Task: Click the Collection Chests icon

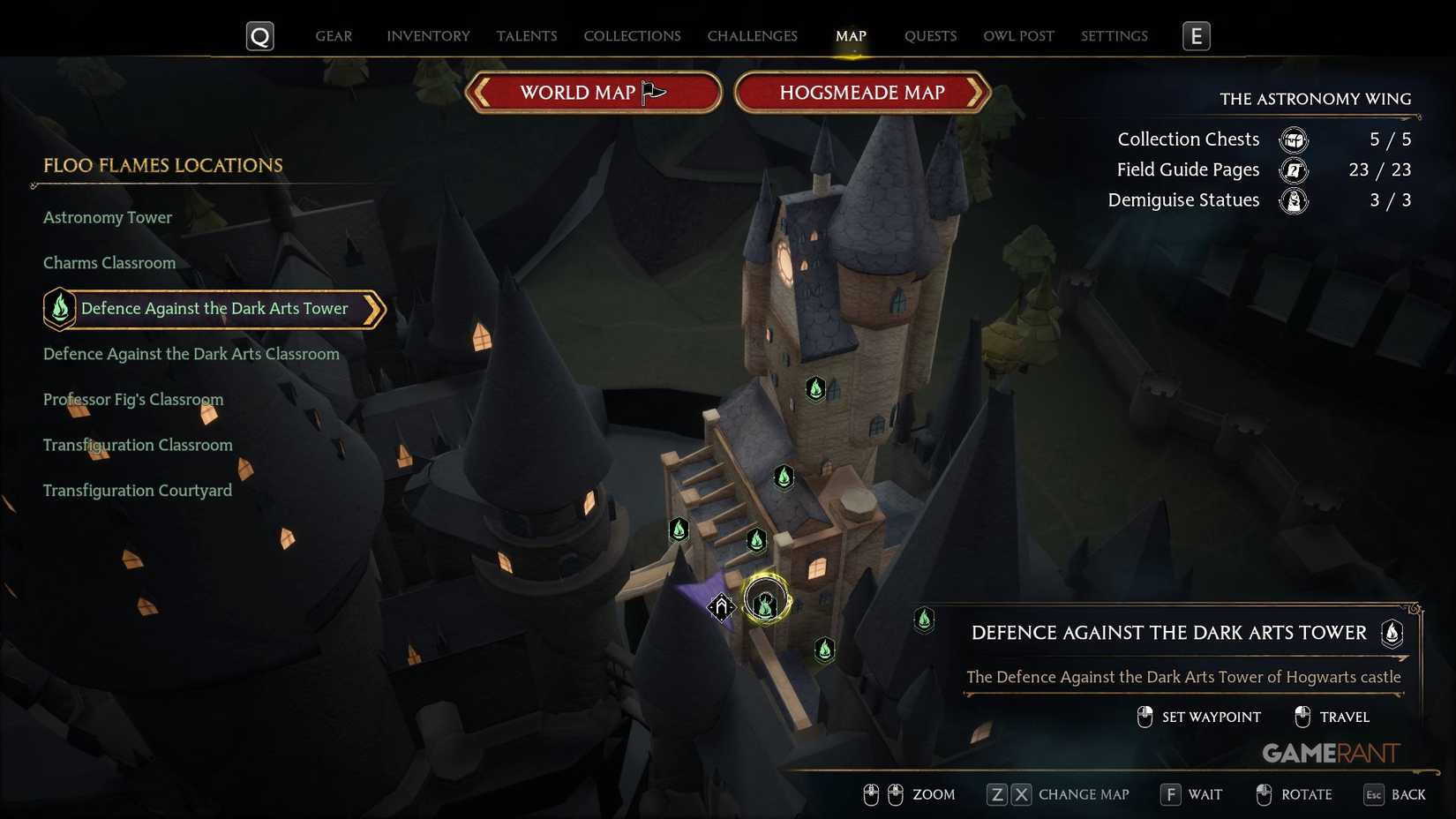Action: point(1294,139)
